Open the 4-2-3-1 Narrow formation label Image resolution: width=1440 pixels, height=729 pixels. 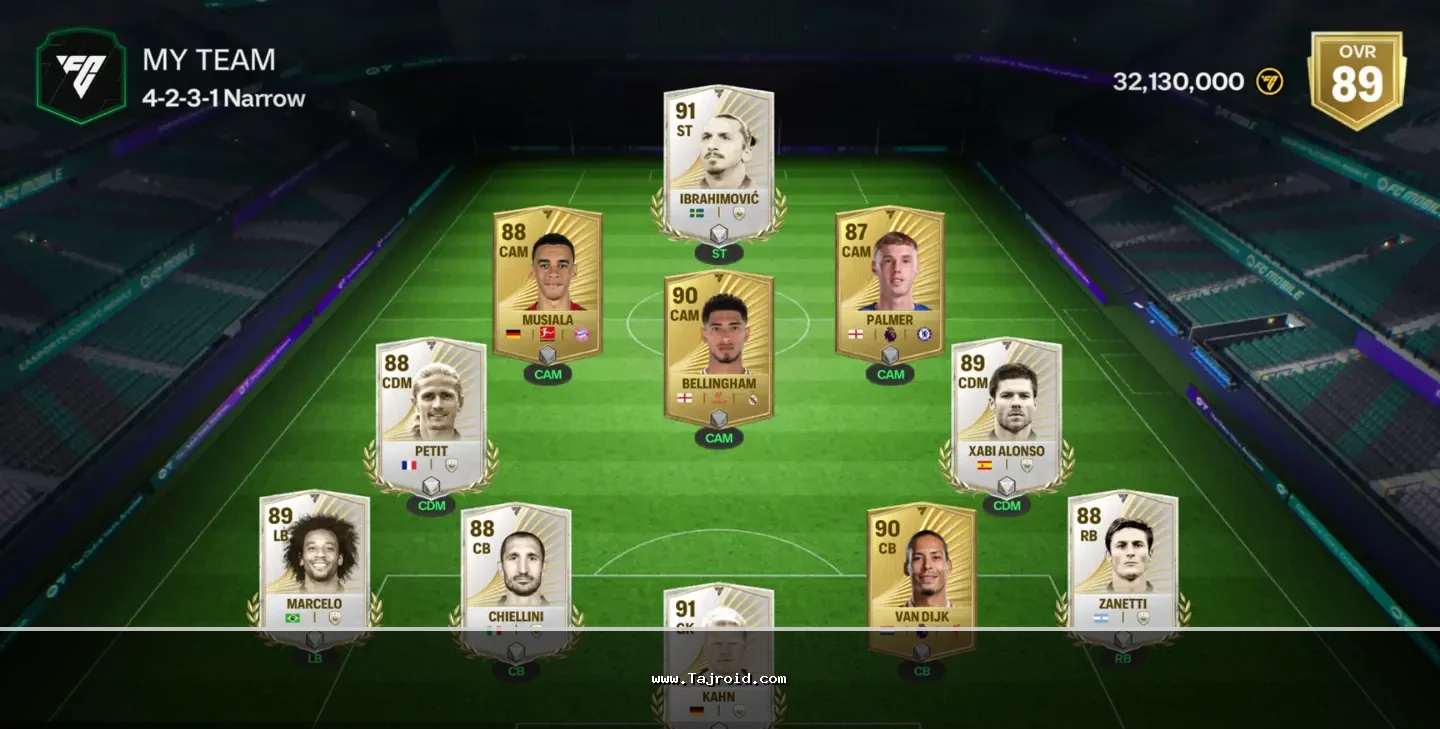[x=223, y=98]
